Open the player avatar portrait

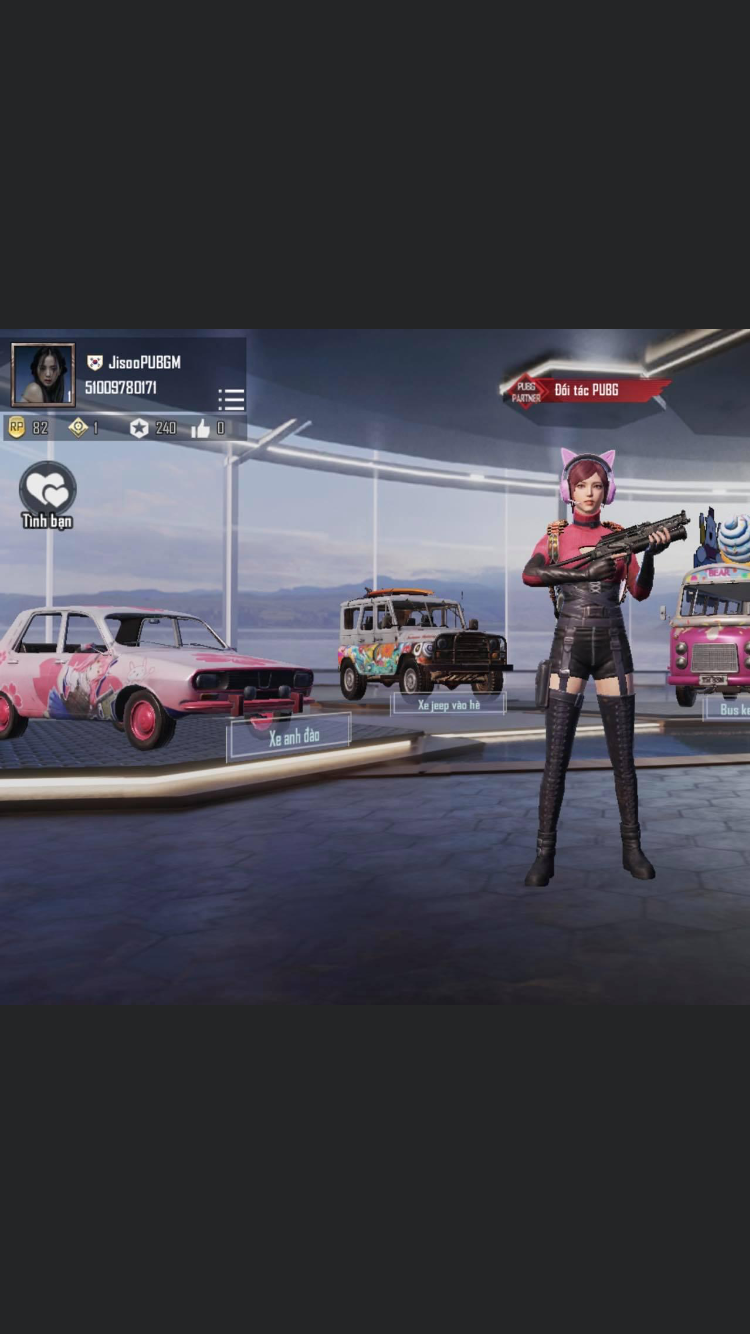[43, 375]
